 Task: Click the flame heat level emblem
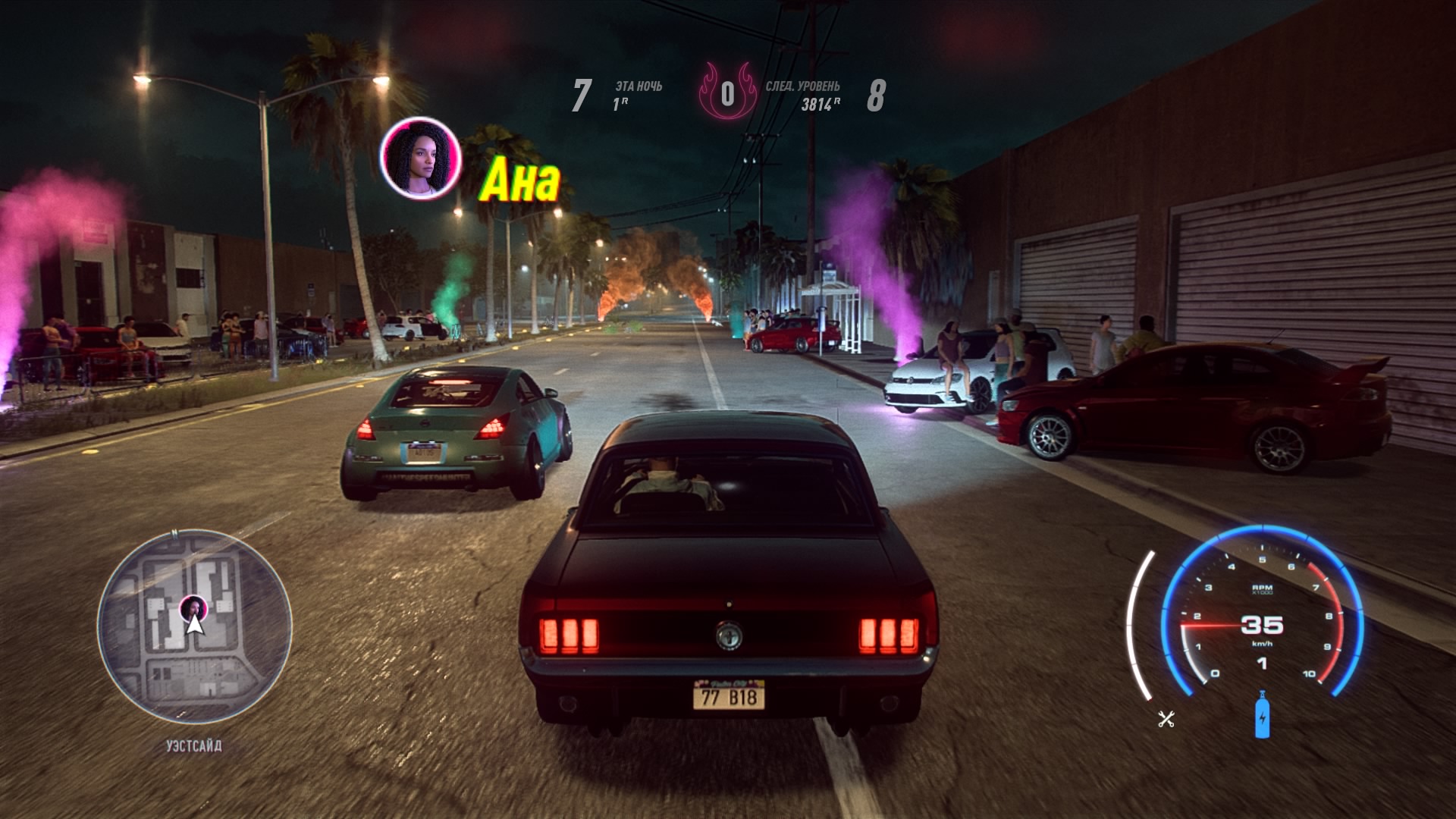click(727, 95)
